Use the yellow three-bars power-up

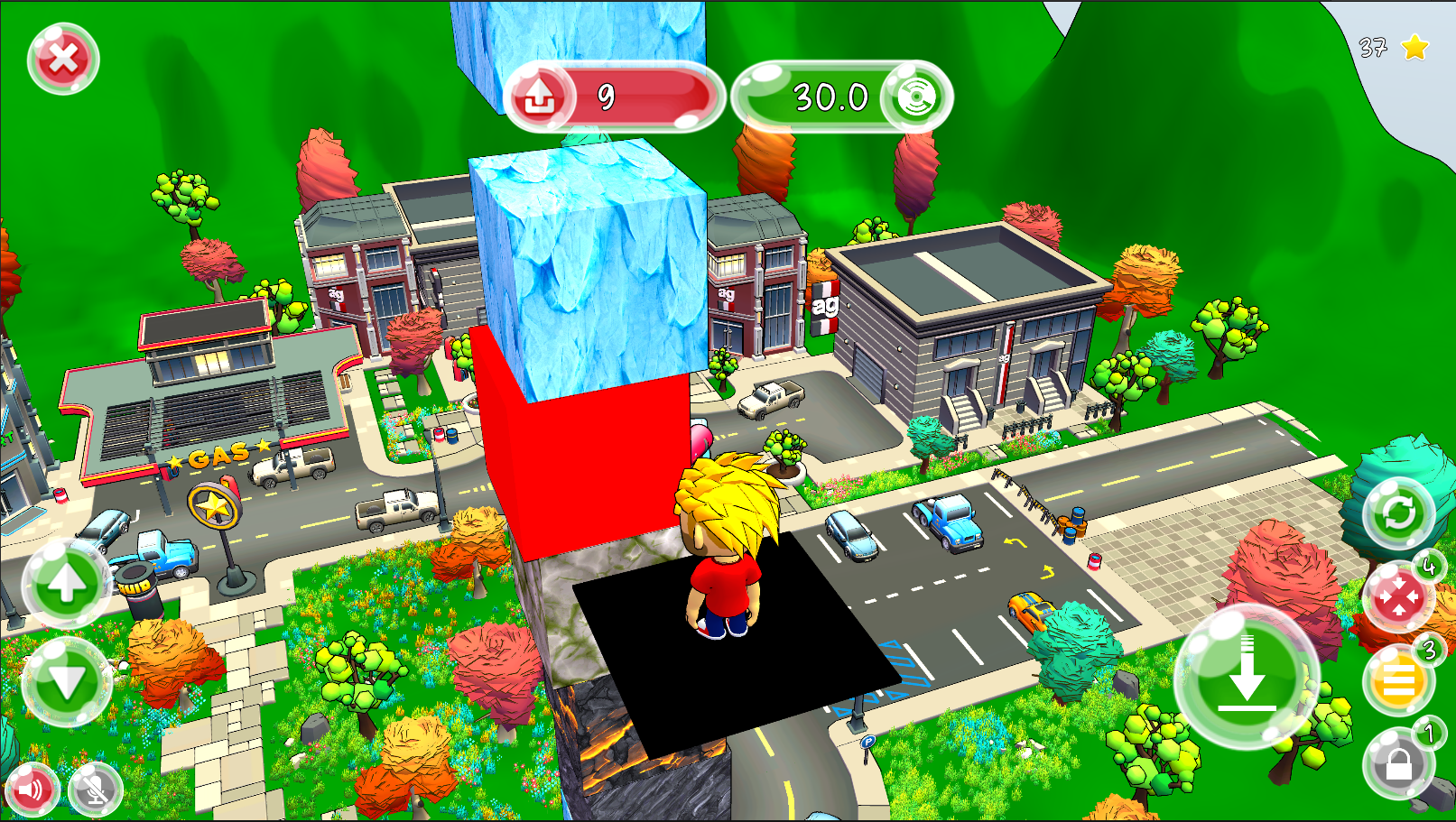tap(1398, 681)
